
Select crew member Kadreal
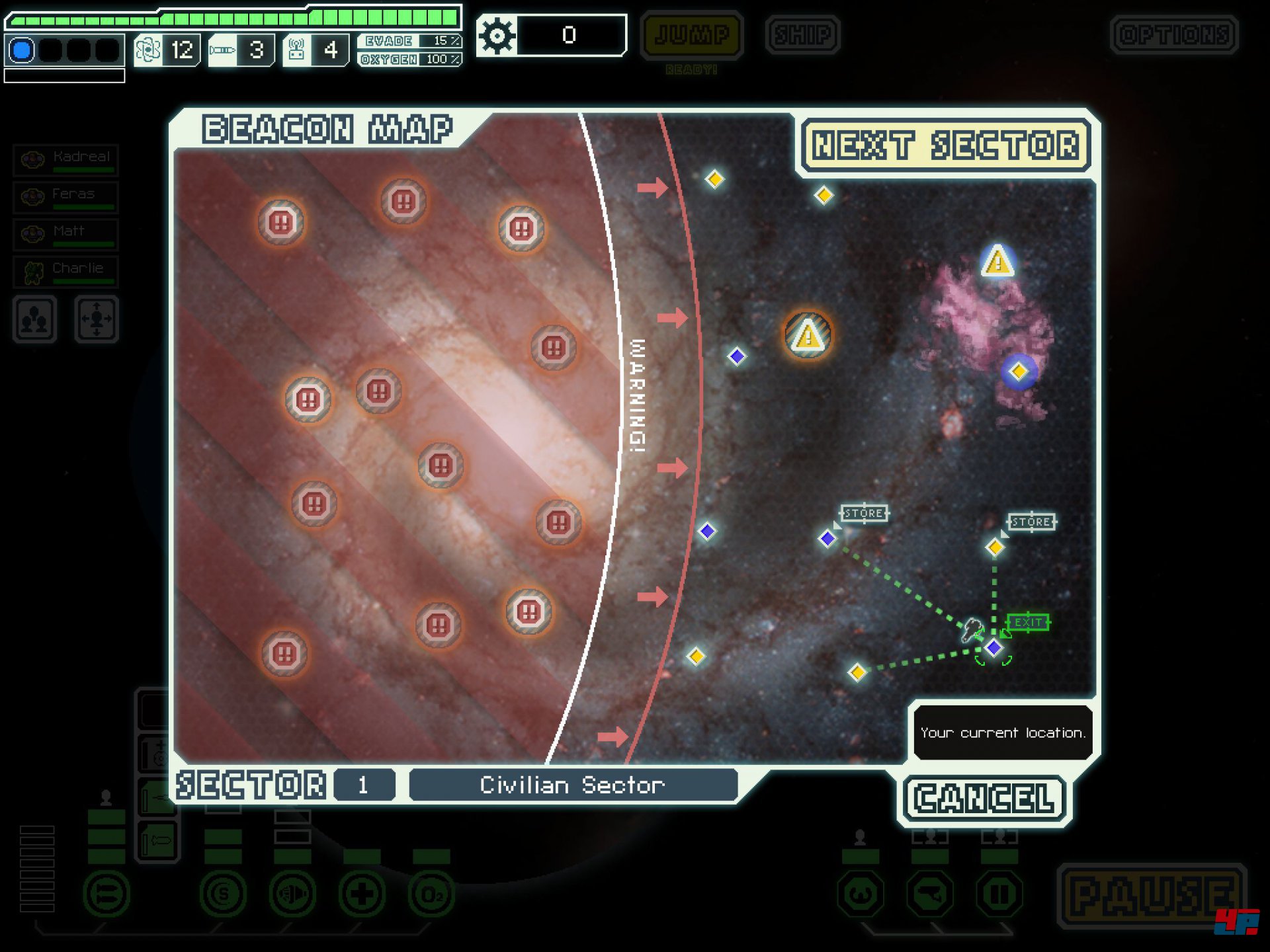coord(66,159)
